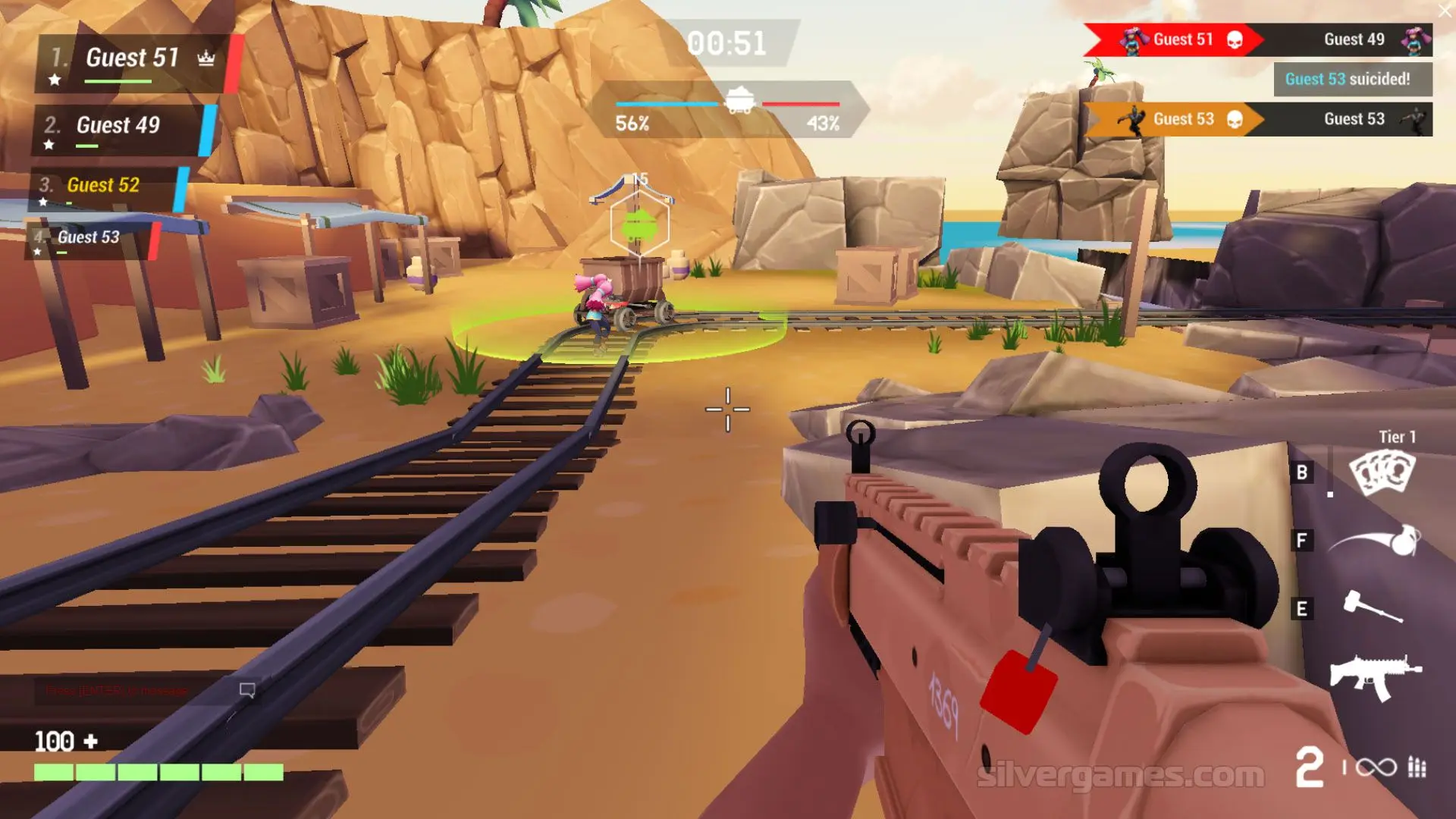Activate the Tier 1 cards ability
This screenshot has width=1456, height=819.
(x=1382, y=472)
